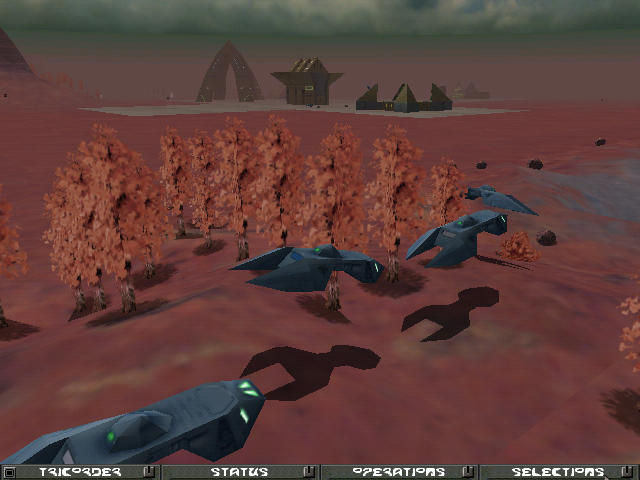
Task: Show the Status panel
Action: pyautogui.click(x=239, y=472)
